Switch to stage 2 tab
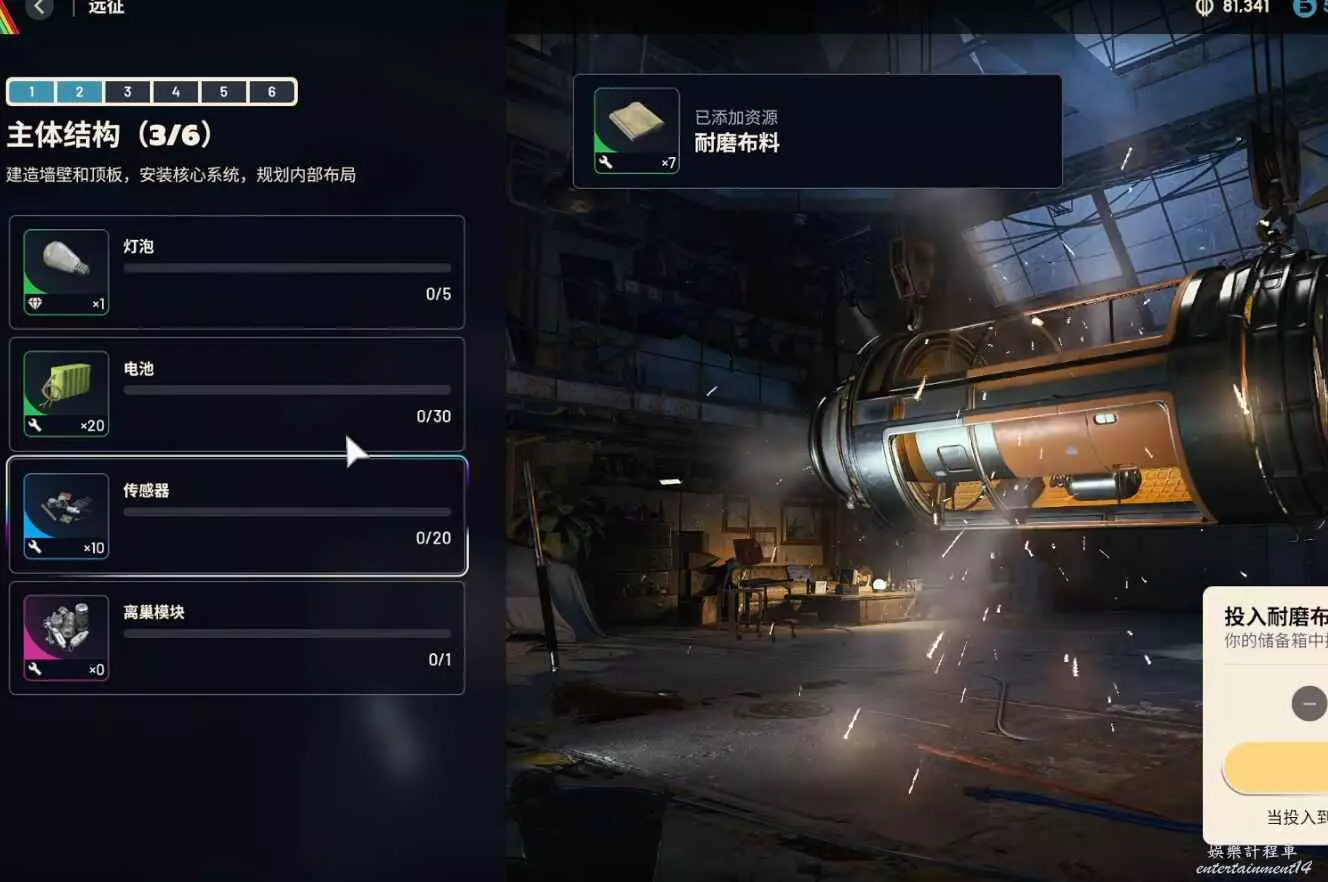Viewport: 1328px width, 882px height. (79, 92)
